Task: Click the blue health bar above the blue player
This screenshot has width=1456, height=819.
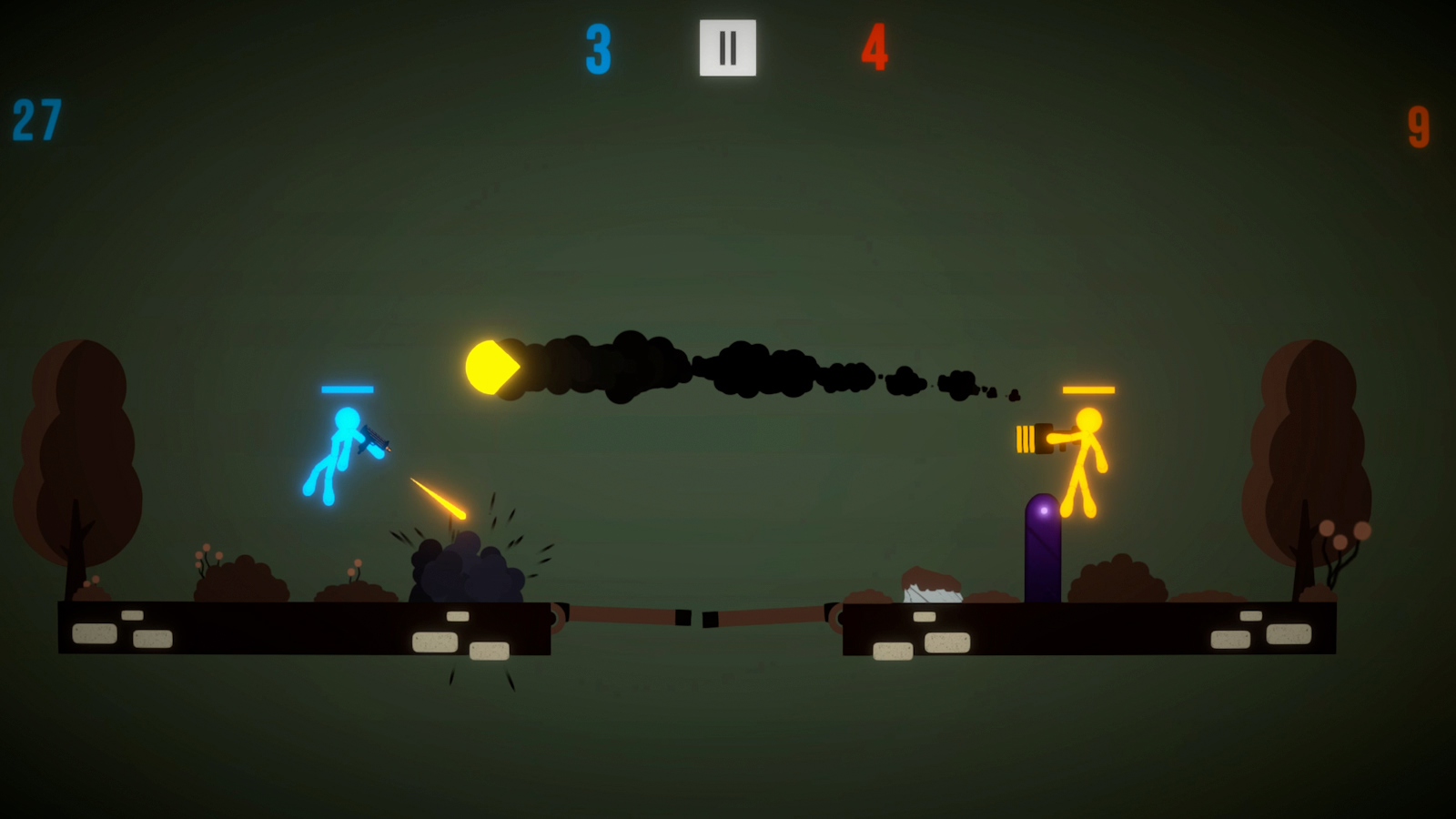Action: click(349, 389)
